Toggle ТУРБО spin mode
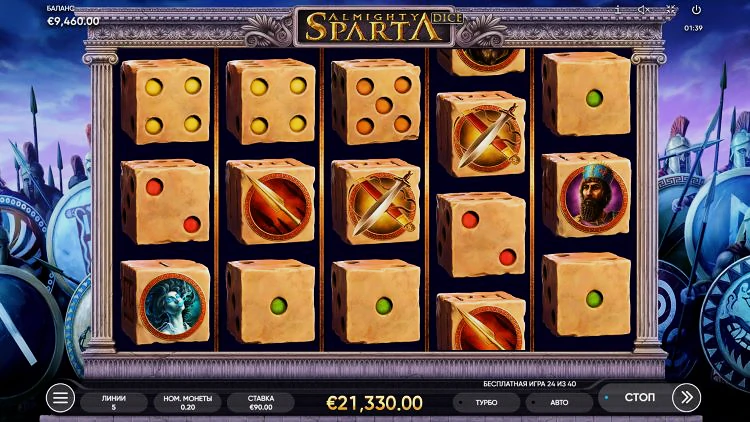Viewport: 750px width, 422px height. click(487, 402)
